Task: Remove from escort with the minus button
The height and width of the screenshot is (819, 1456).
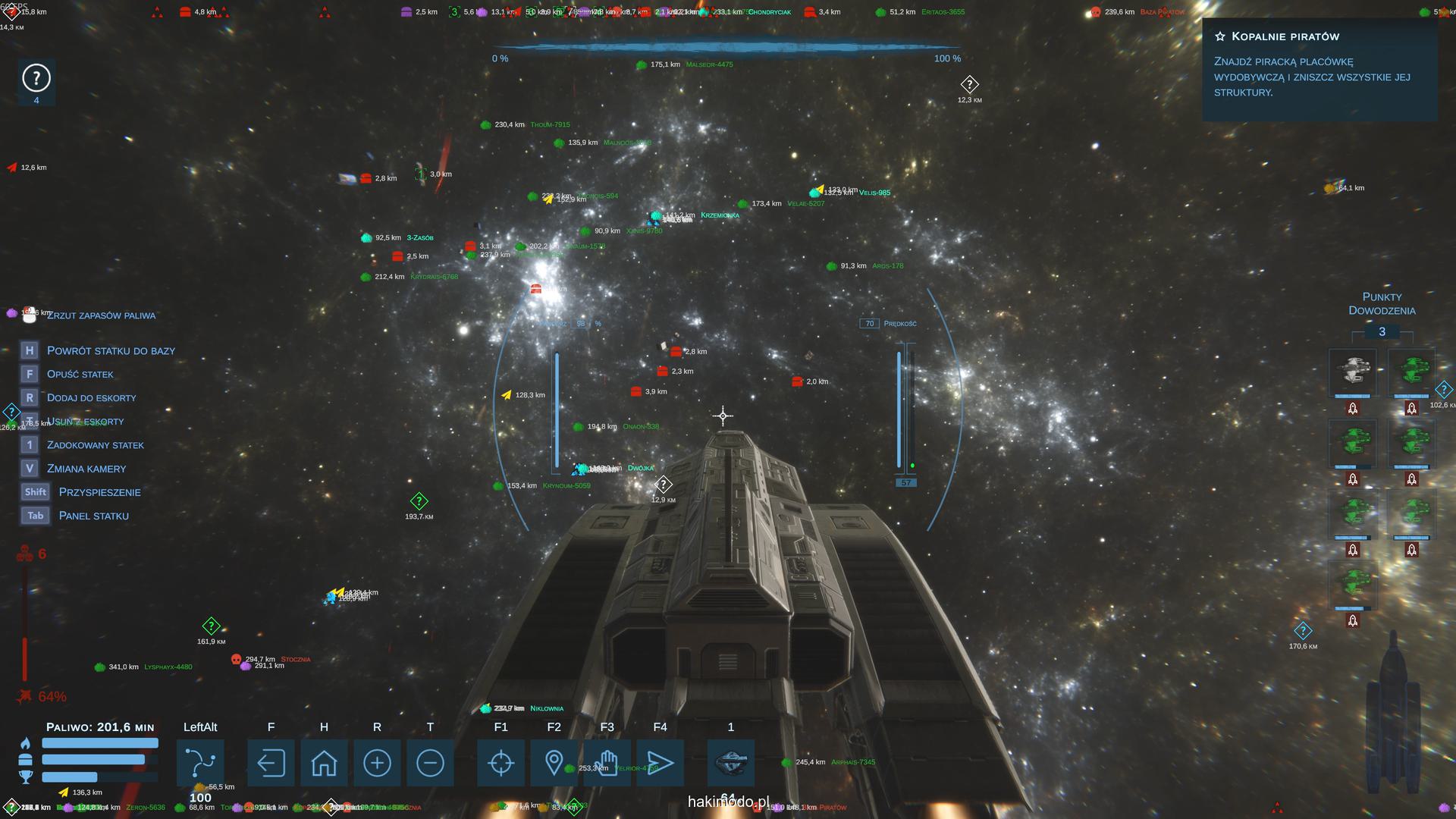Action: pyautogui.click(x=430, y=762)
